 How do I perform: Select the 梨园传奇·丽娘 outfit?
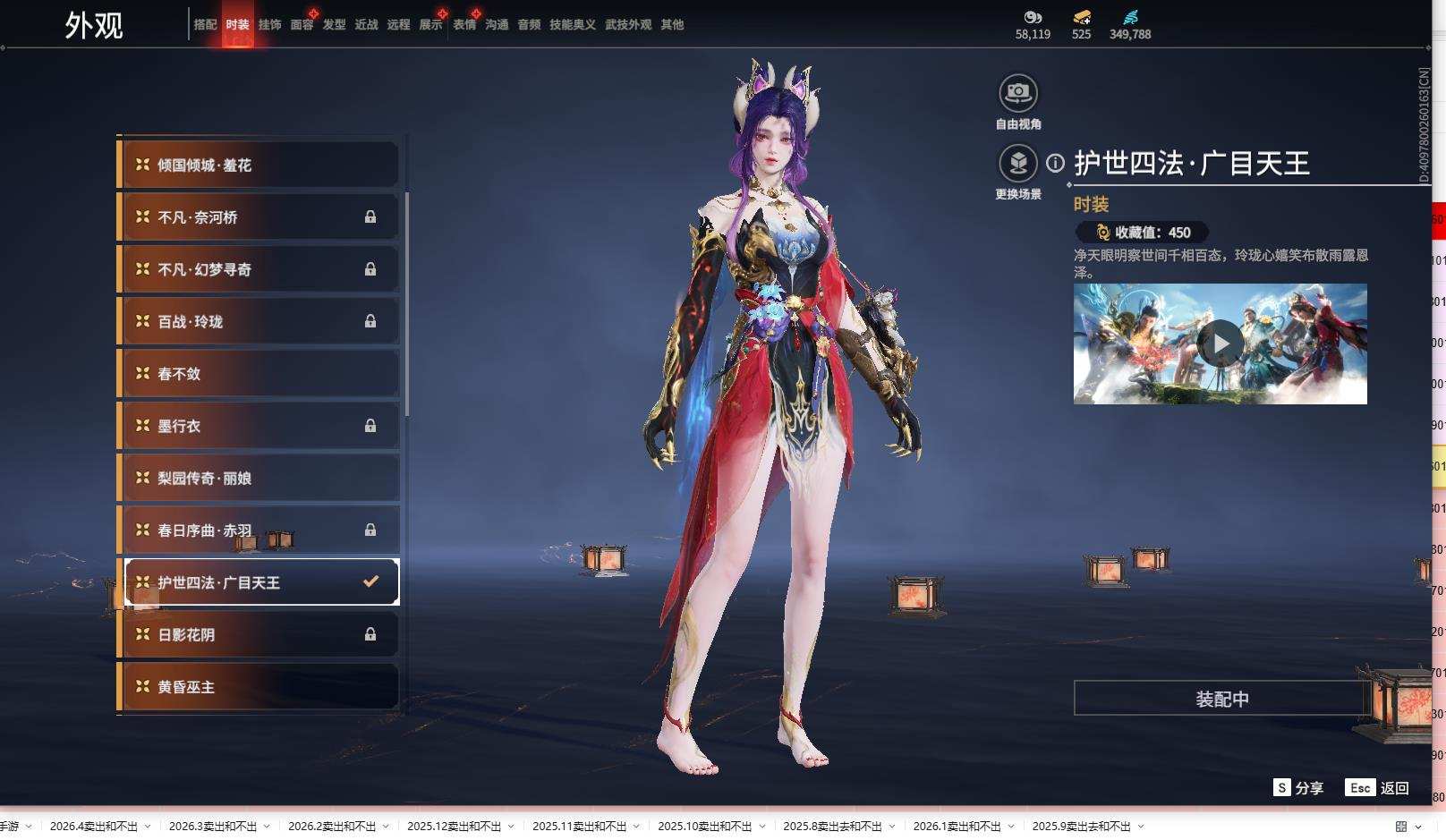tap(259, 479)
